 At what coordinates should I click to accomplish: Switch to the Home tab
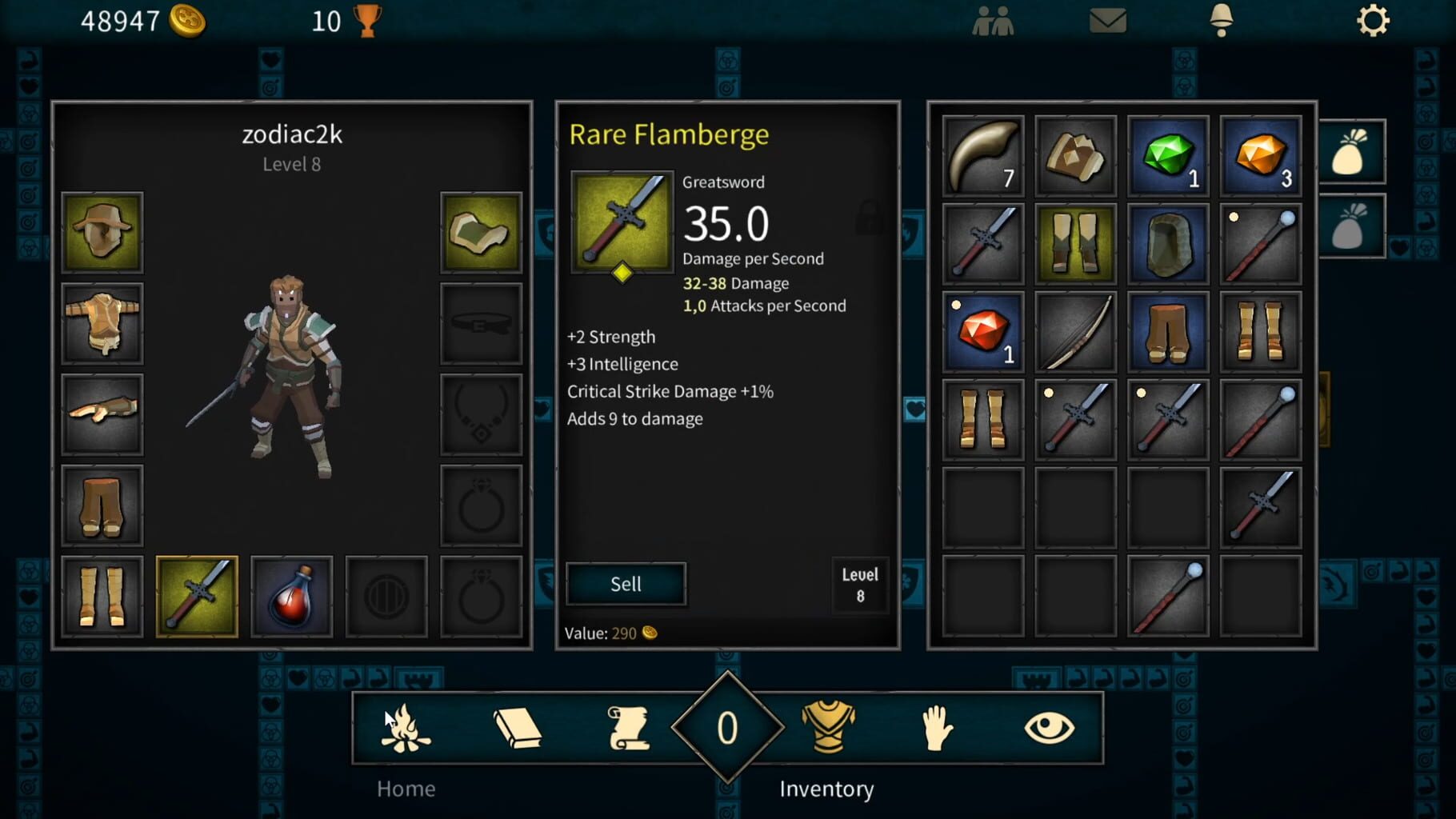pyautogui.click(x=406, y=789)
